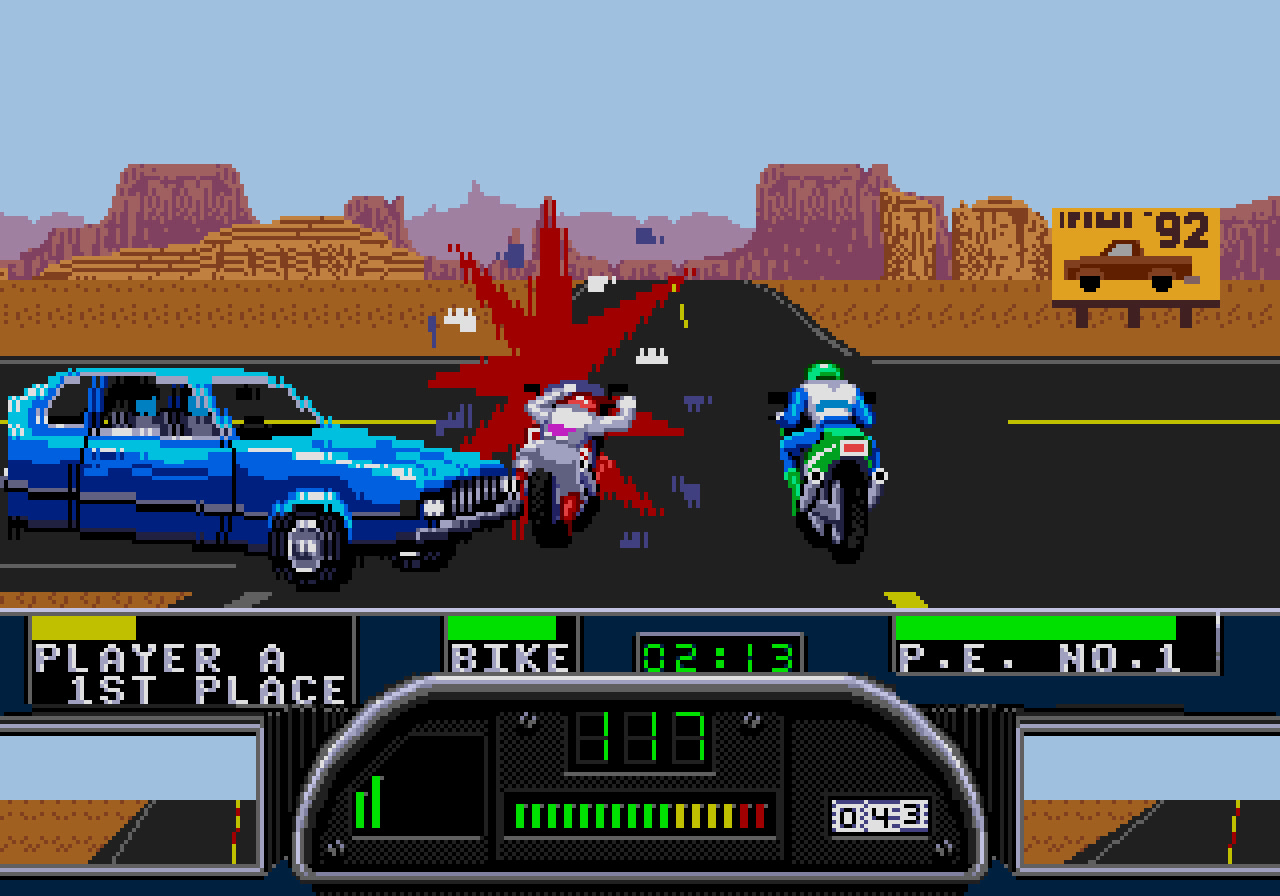Expand the right rear-view mirror panel

coord(1150,800)
